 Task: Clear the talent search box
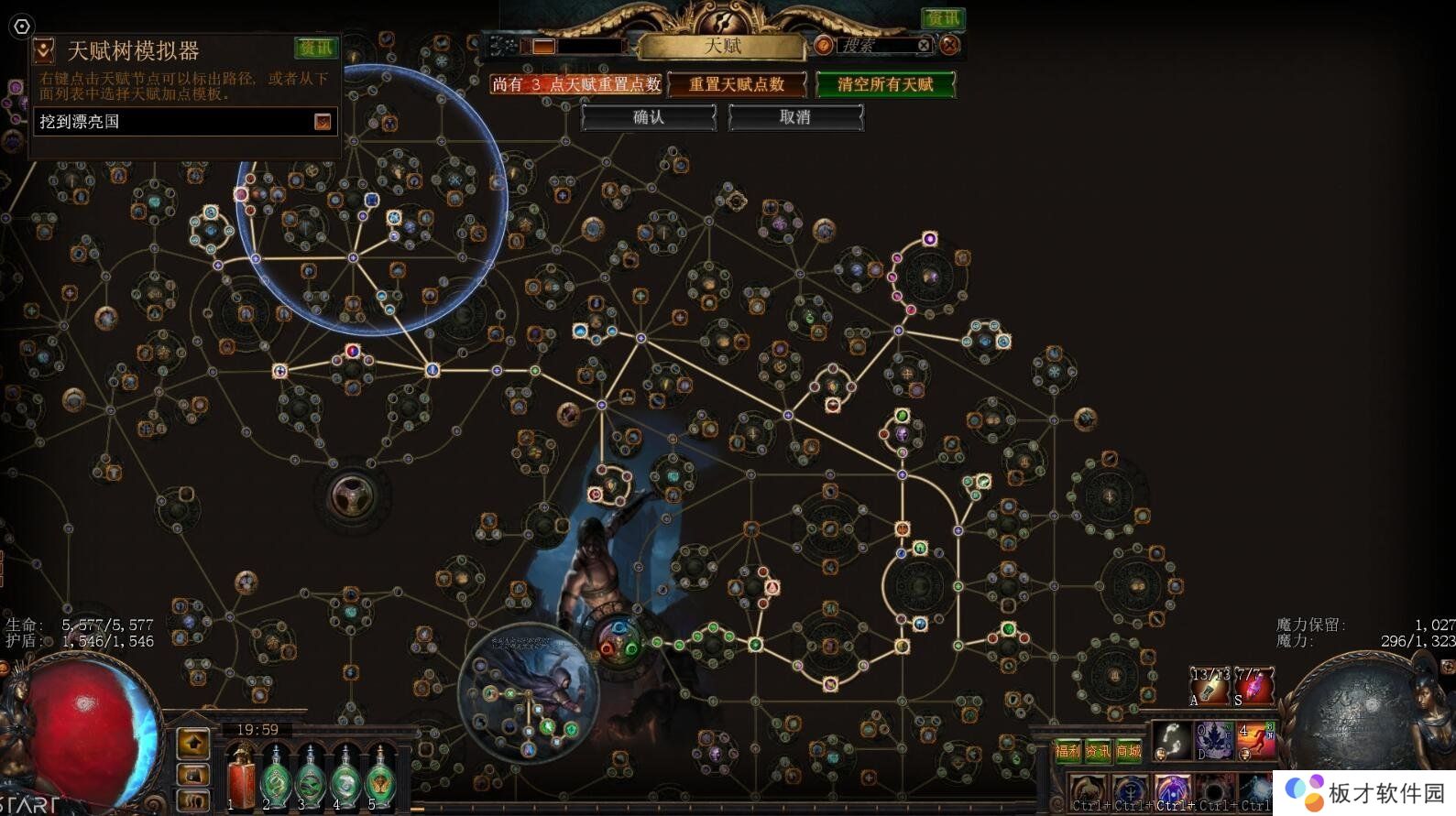coord(924,45)
